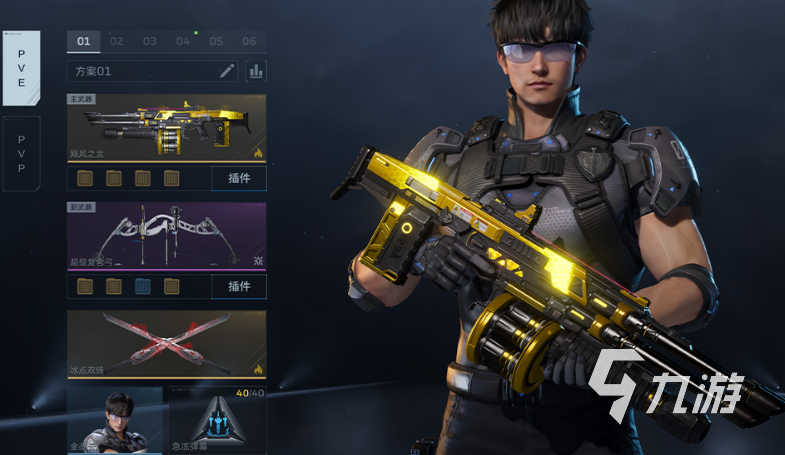Switch to the PVP loadout mode

pos(21,153)
